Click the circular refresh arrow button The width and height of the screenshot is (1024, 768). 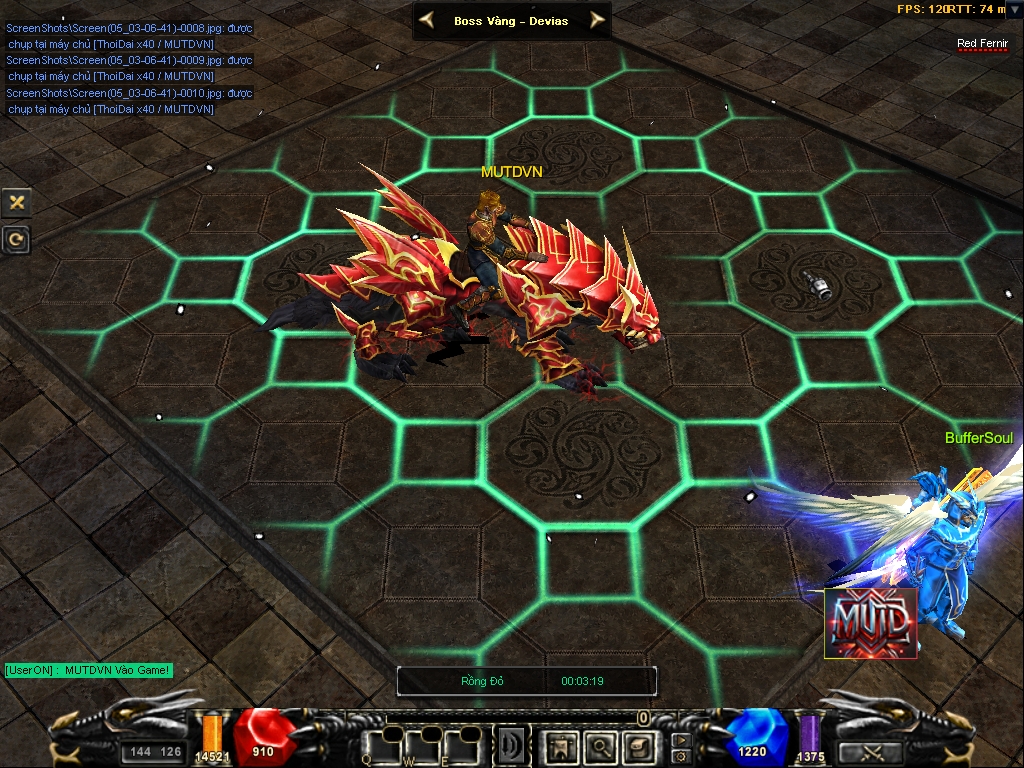coord(17,239)
